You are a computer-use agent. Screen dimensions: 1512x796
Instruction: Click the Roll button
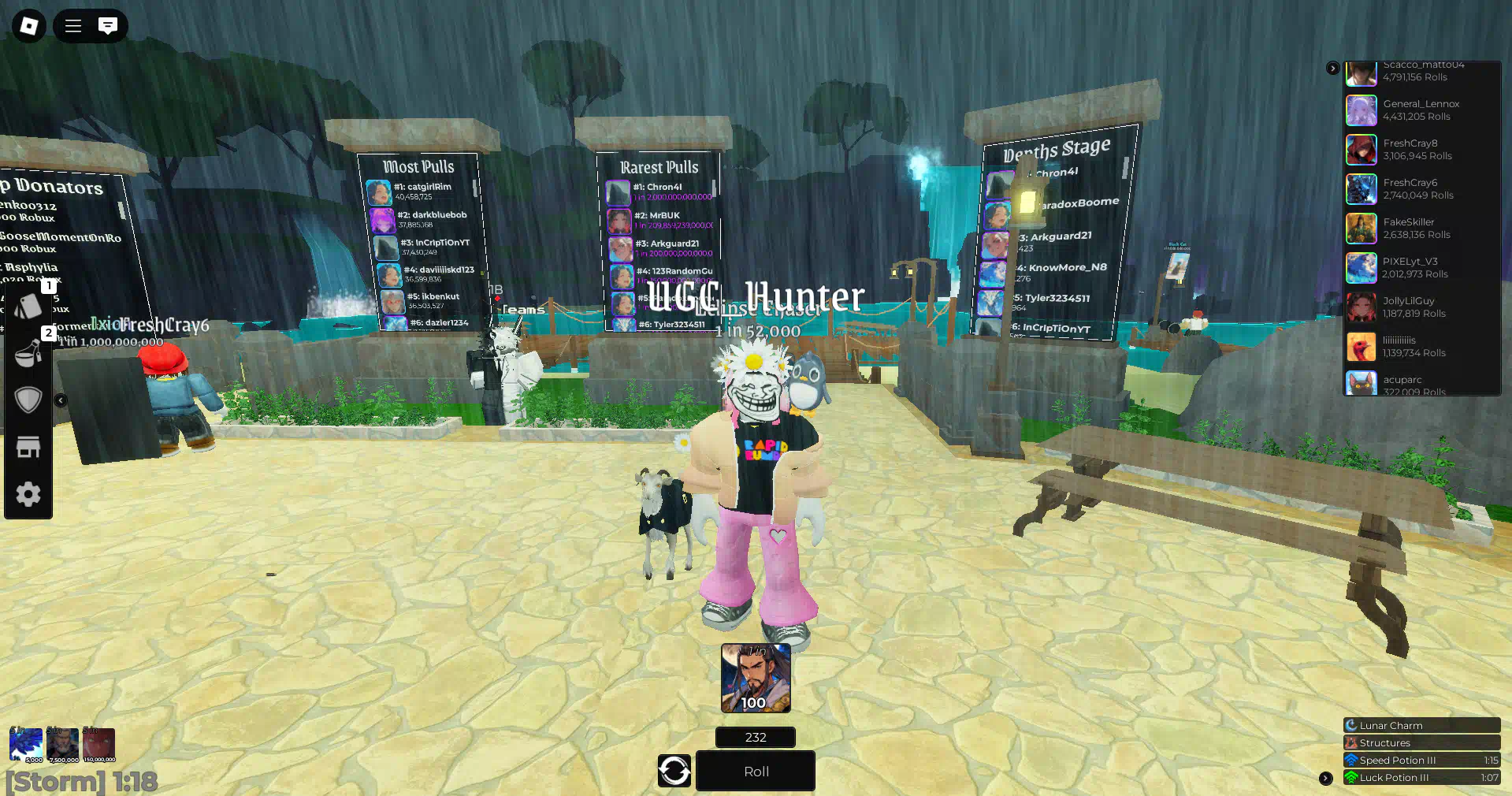tap(755, 771)
